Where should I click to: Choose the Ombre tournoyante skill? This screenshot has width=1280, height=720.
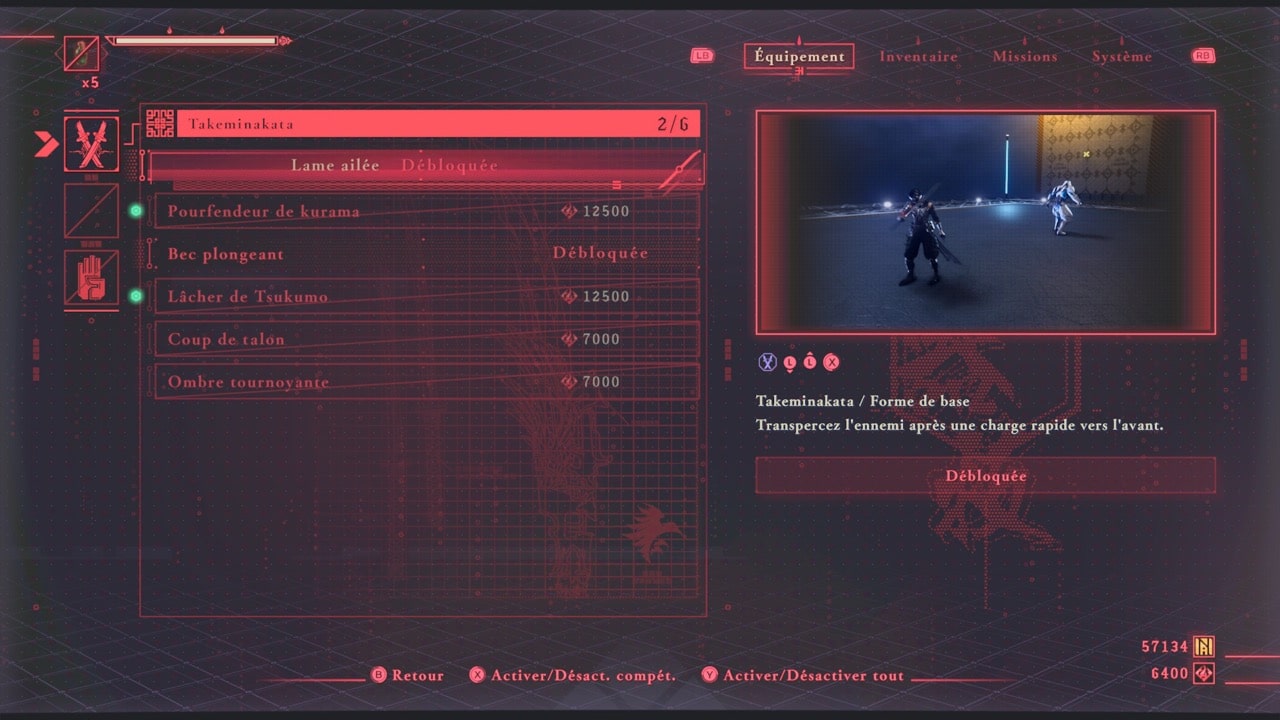coord(425,382)
